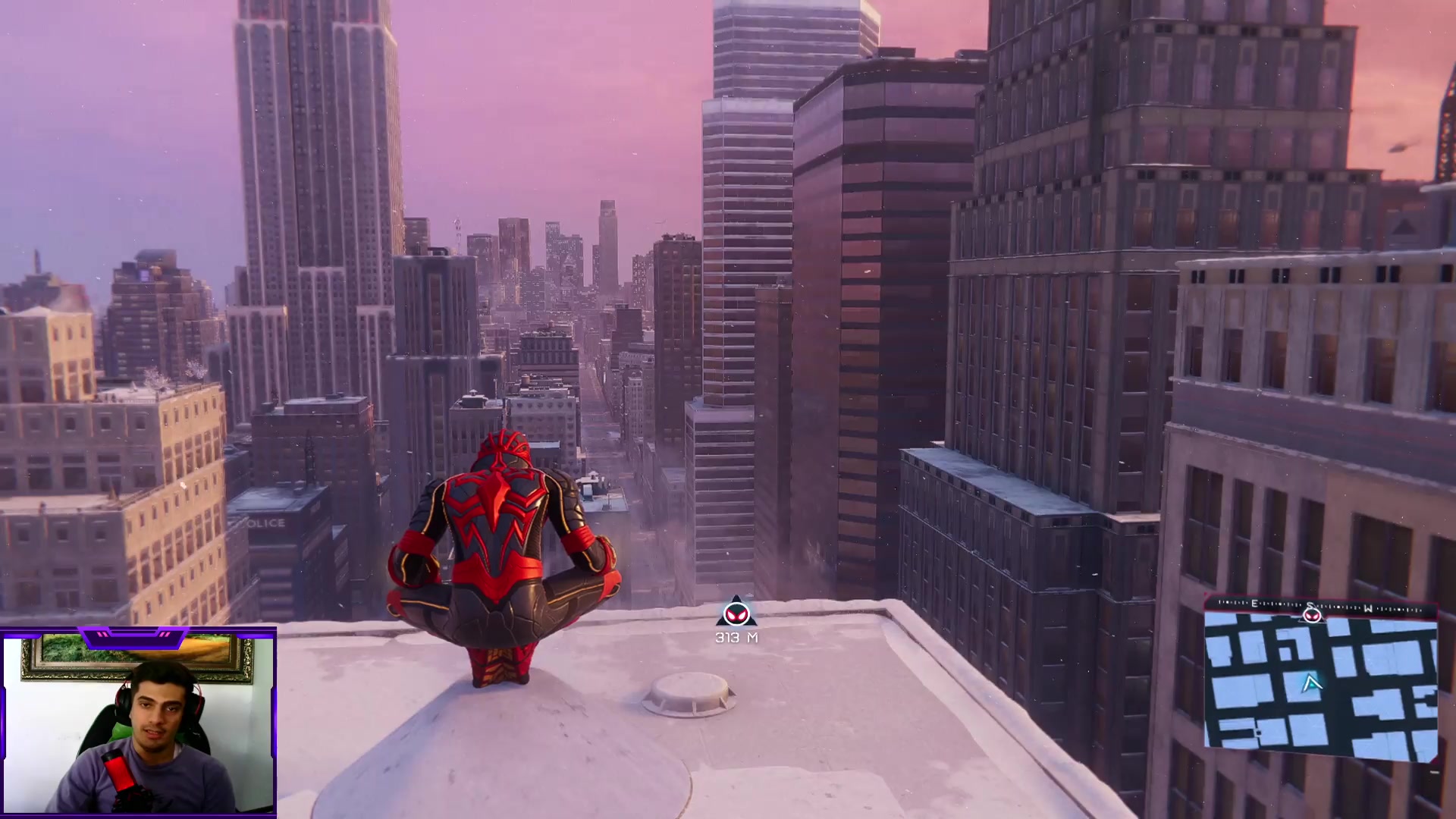Select the player arrow on the minimap

pyautogui.click(x=1311, y=684)
